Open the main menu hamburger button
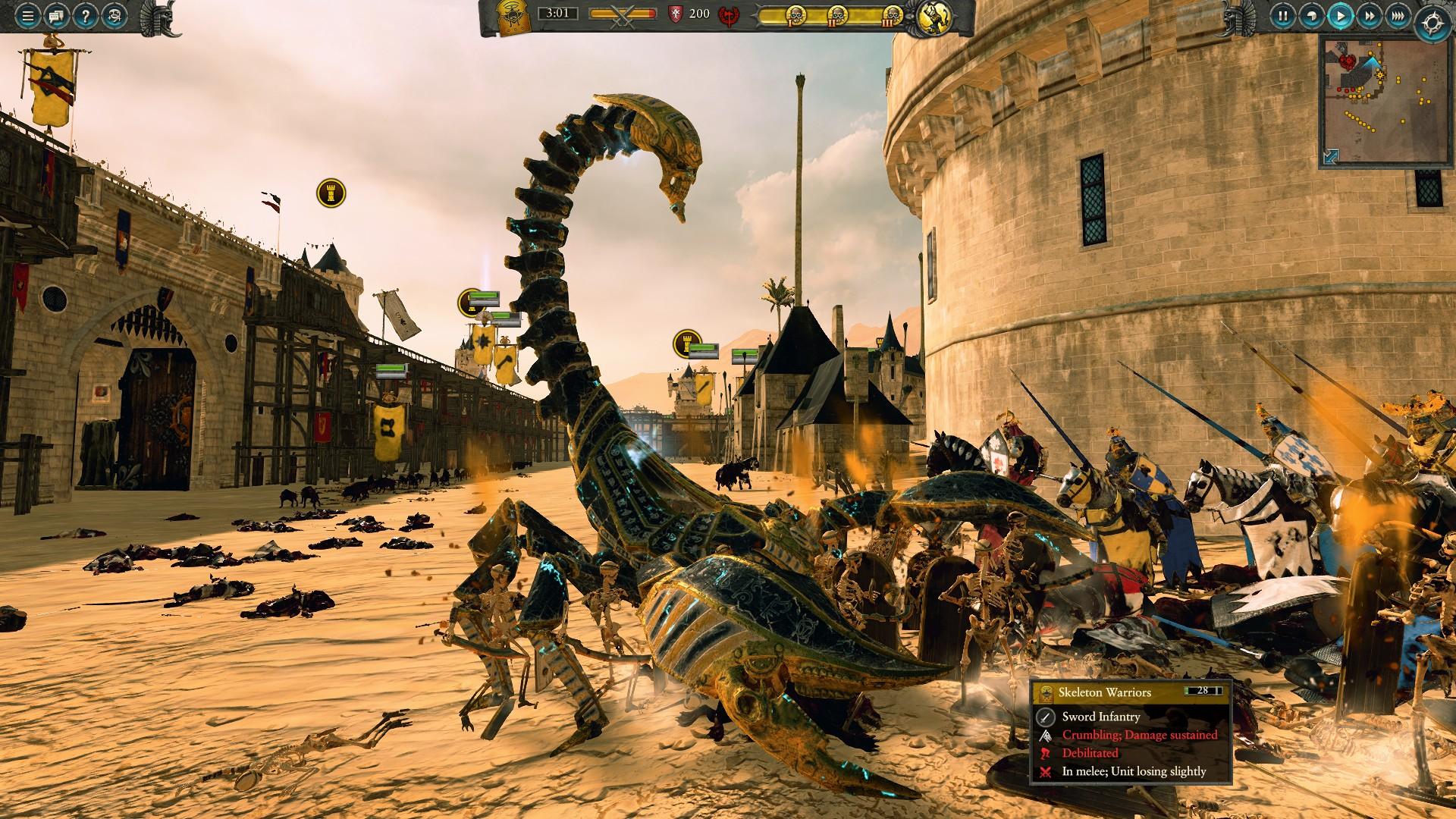Image resolution: width=1456 pixels, height=819 pixels. (x=27, y=15)
